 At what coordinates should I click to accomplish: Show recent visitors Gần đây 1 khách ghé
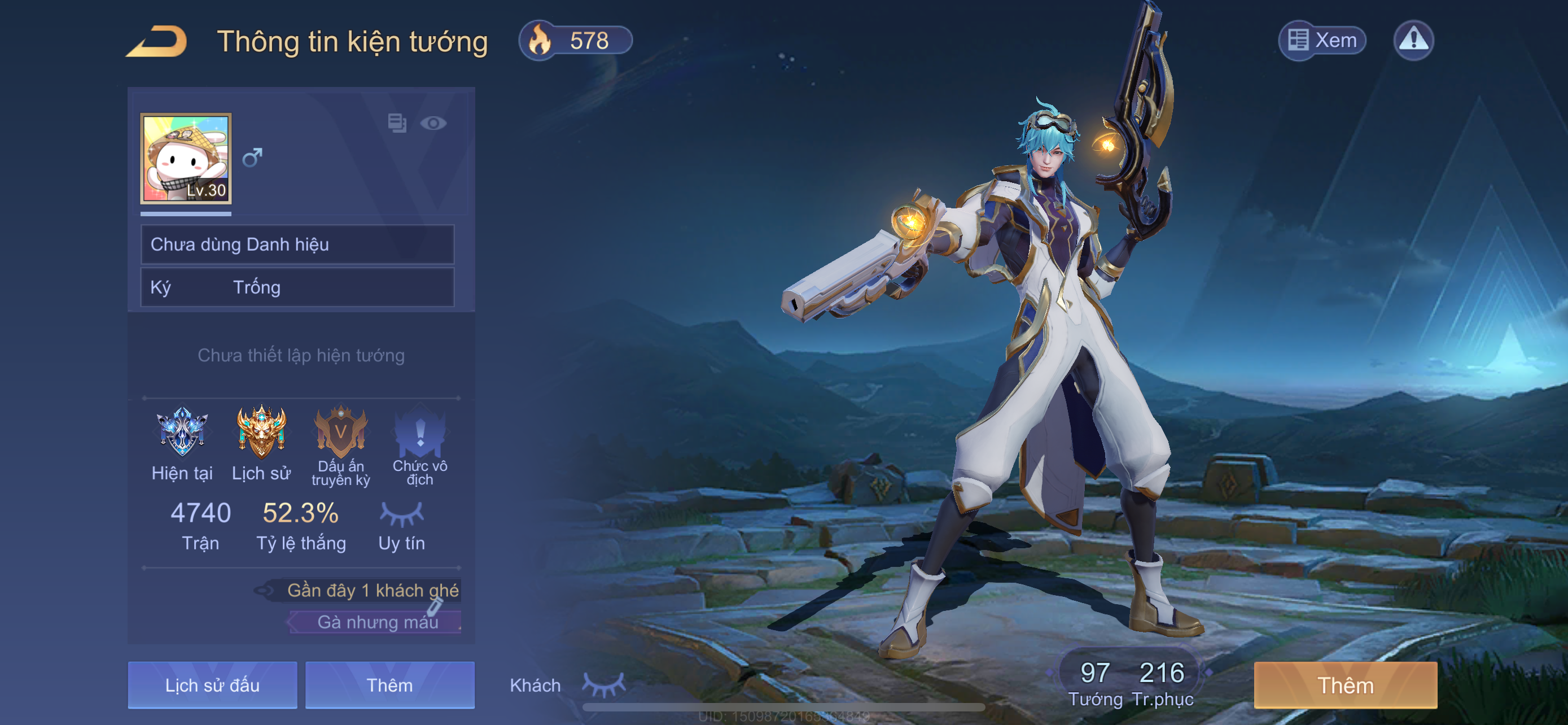371,590
